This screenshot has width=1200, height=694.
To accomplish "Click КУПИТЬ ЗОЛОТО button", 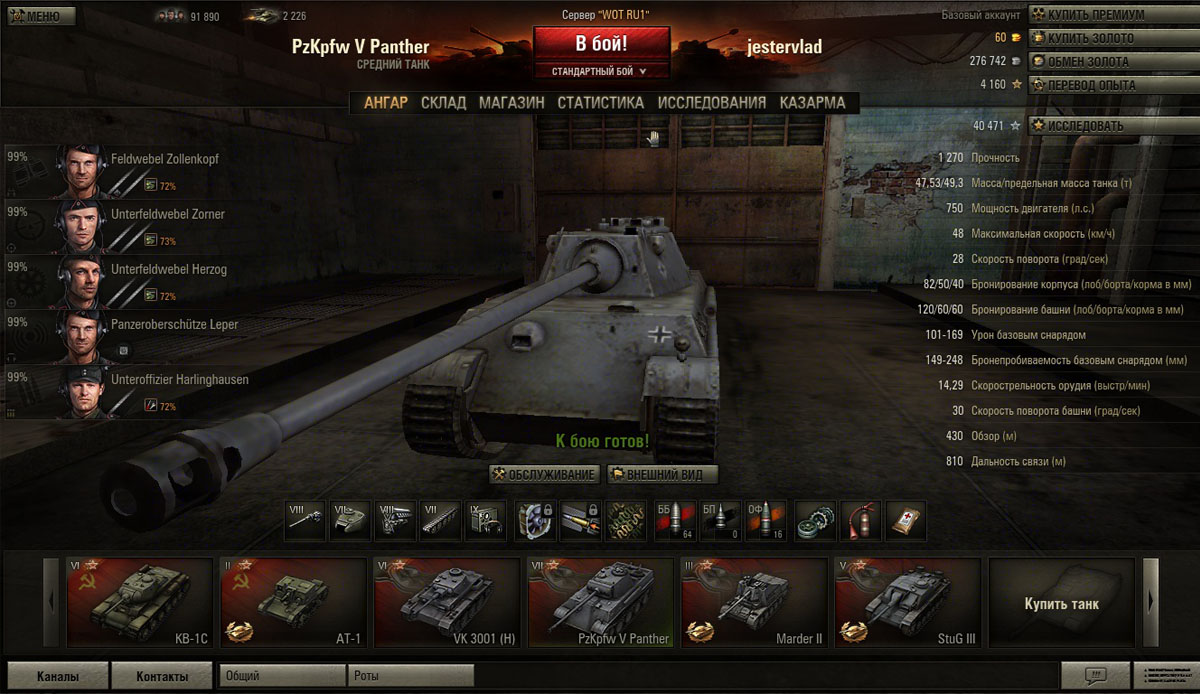I will [1090, 38].
